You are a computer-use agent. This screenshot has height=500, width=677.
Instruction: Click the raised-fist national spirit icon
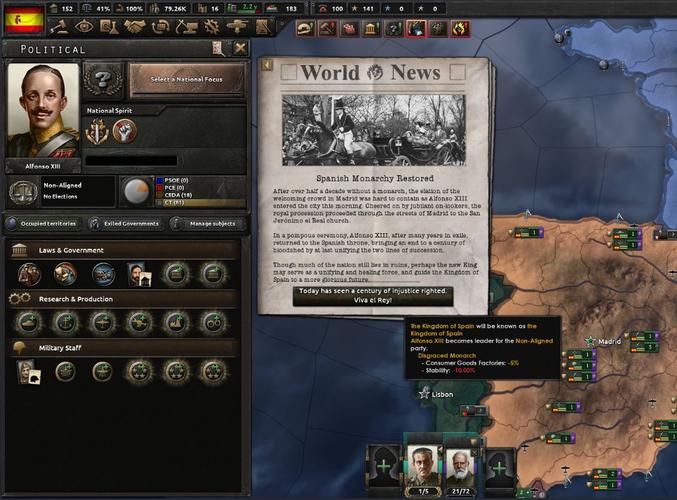click(x=123, y=130)
